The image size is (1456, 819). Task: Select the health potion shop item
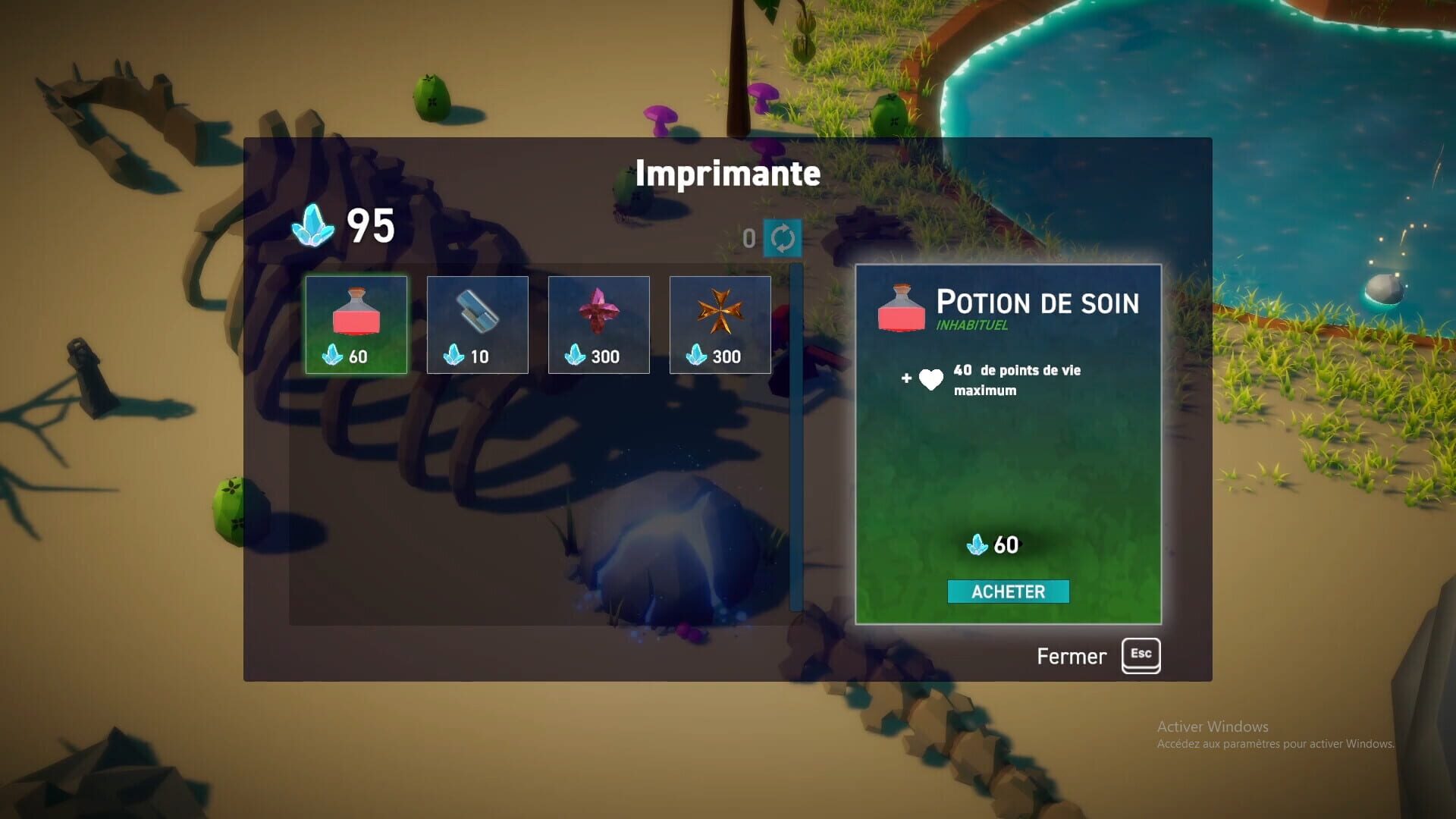click(356, 325)
